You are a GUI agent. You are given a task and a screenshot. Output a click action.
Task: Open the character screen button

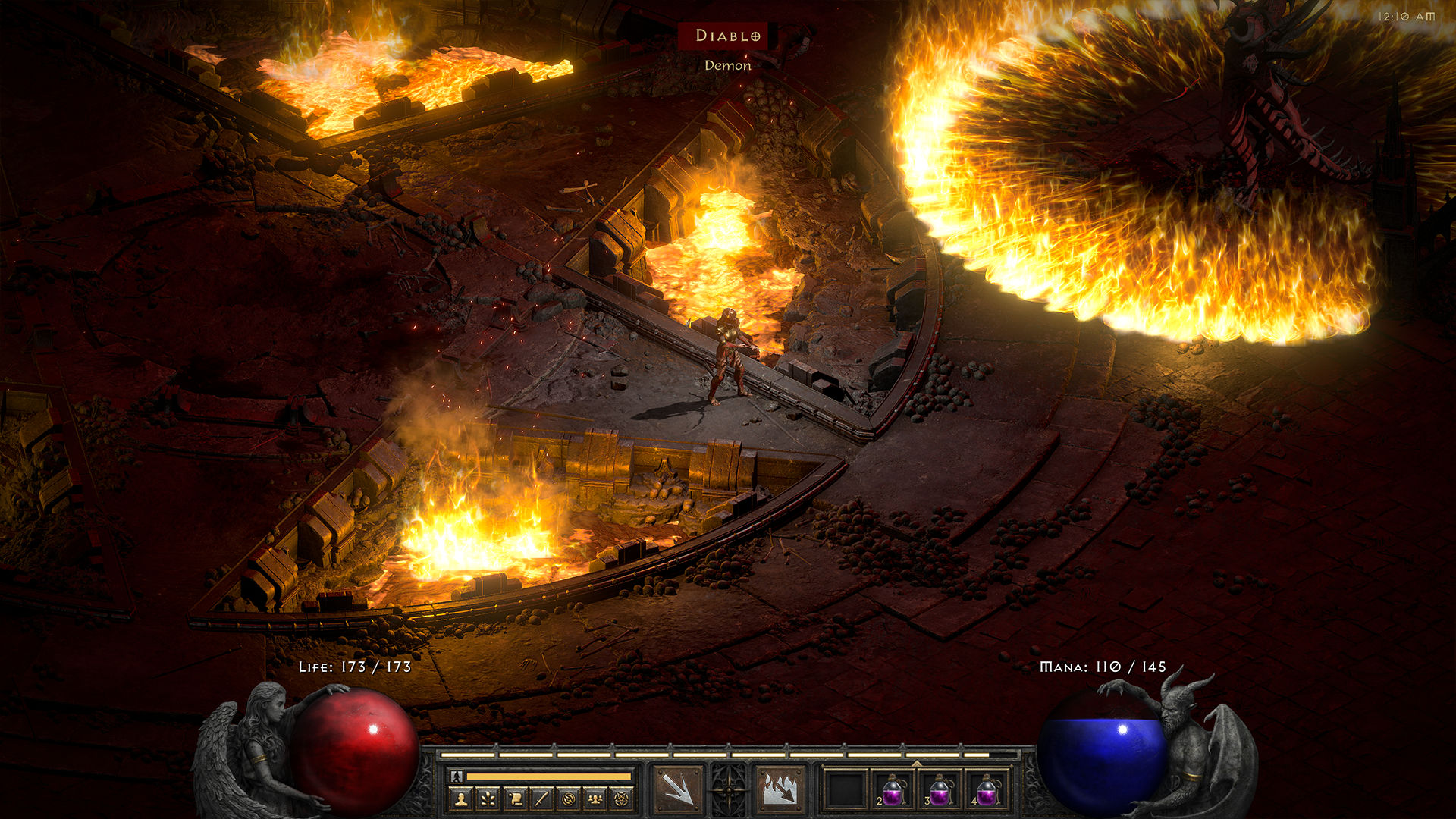[461, 799]
